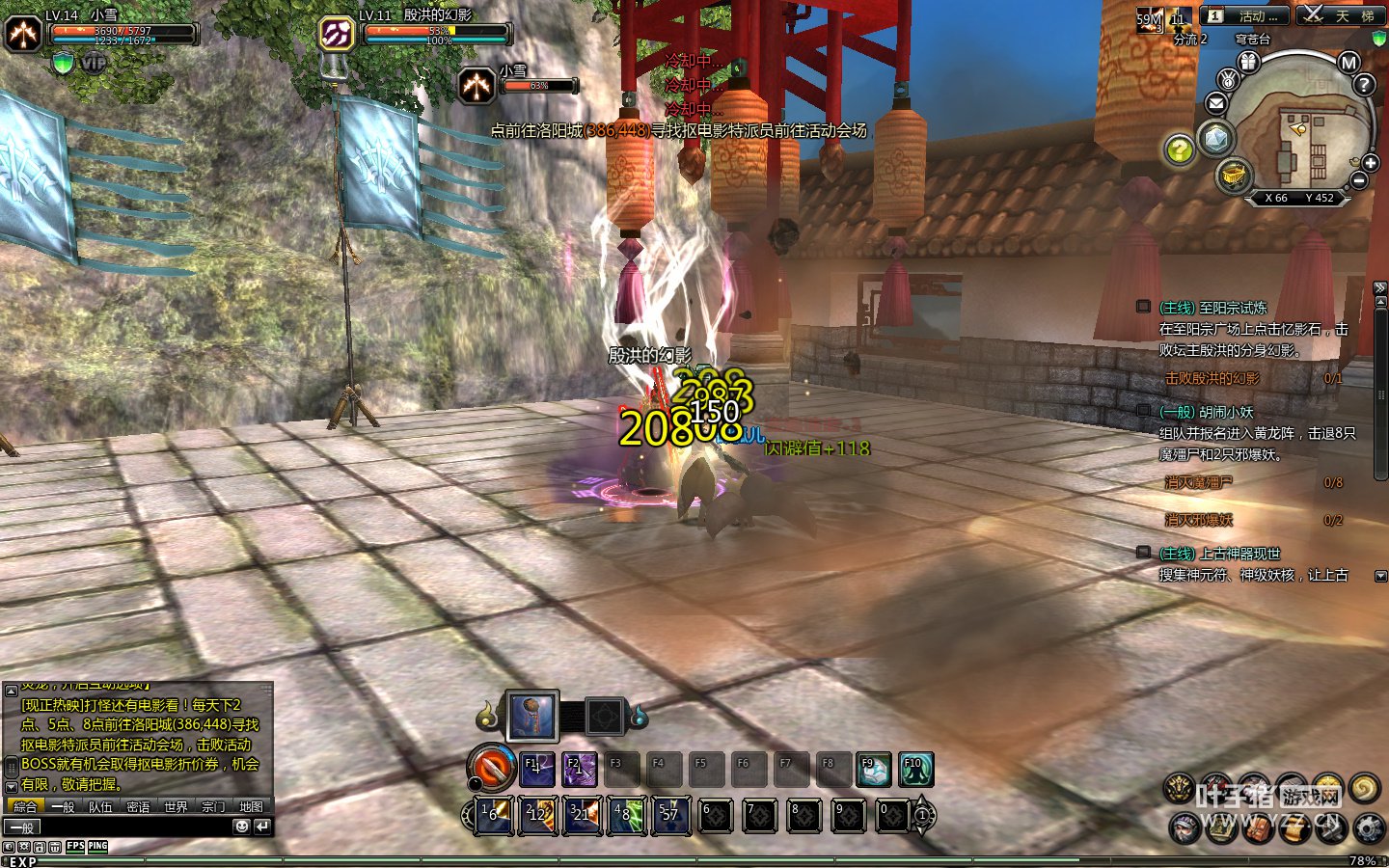This screenshot has height=868, width=1389.
Task: Open the world map via the M button
Action: [x=1348, y=63]
